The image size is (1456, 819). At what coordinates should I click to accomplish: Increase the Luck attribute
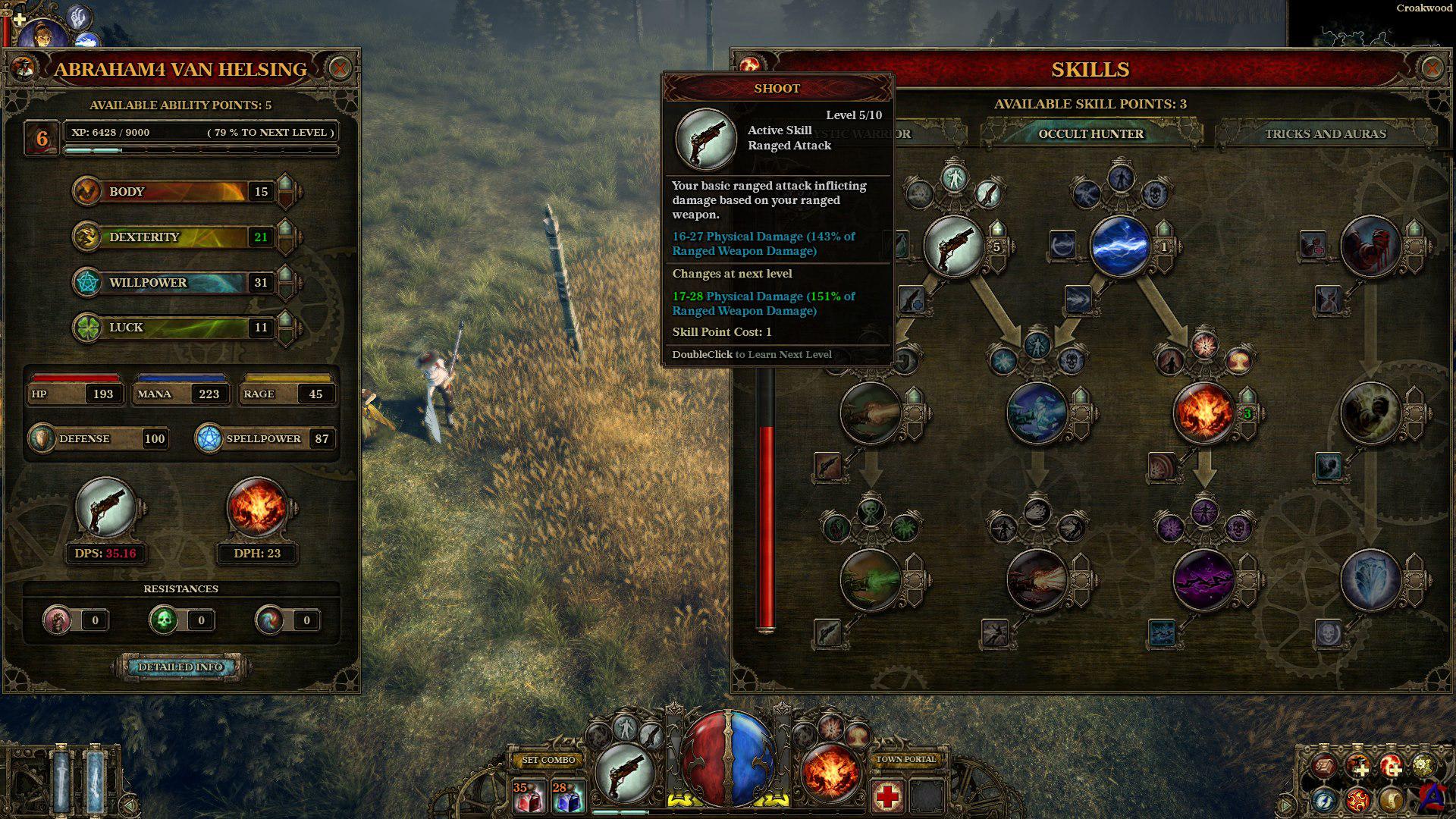(x=285, y=320)
